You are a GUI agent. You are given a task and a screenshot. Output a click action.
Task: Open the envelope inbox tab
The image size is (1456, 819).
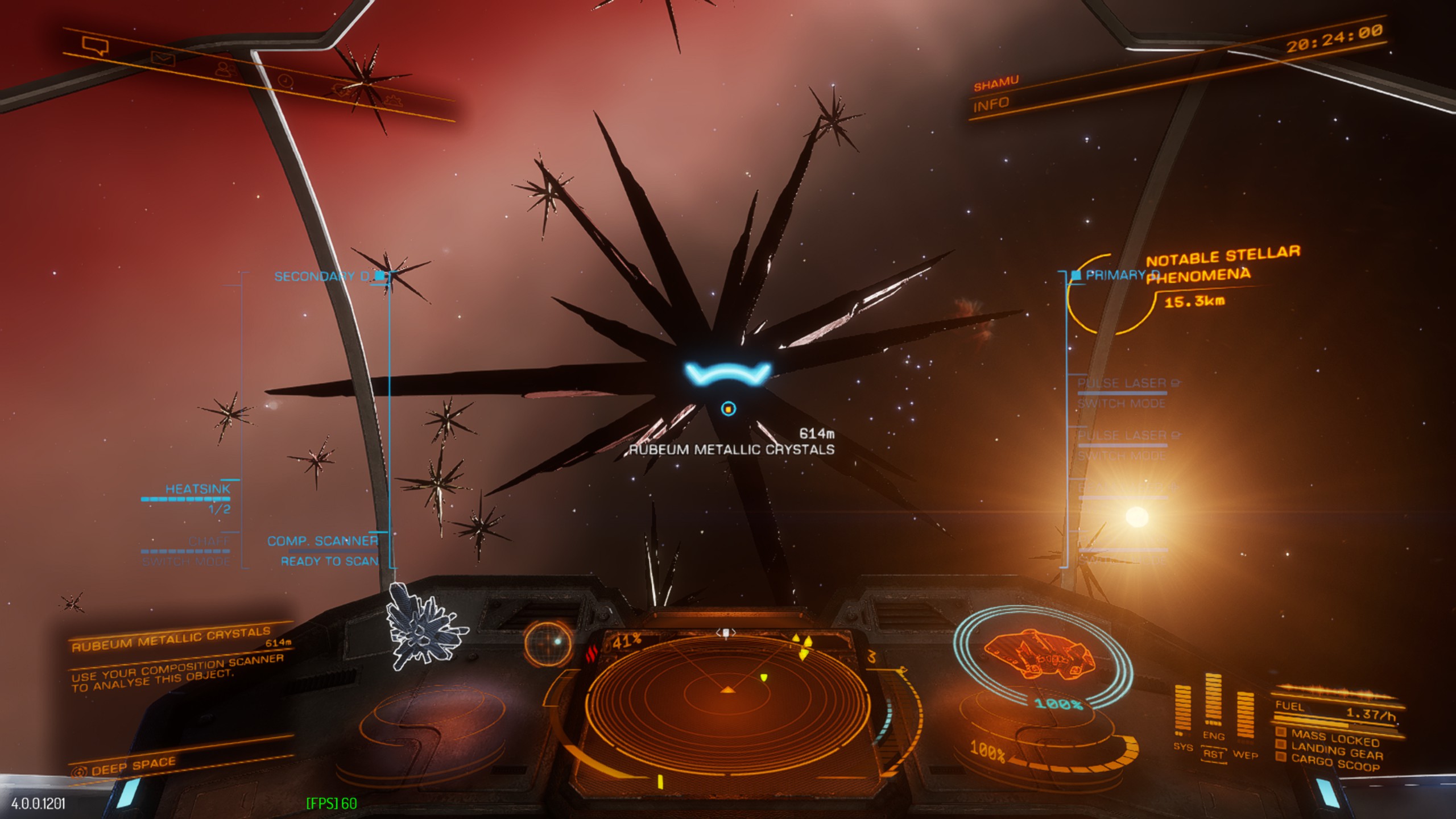(163, 57)
